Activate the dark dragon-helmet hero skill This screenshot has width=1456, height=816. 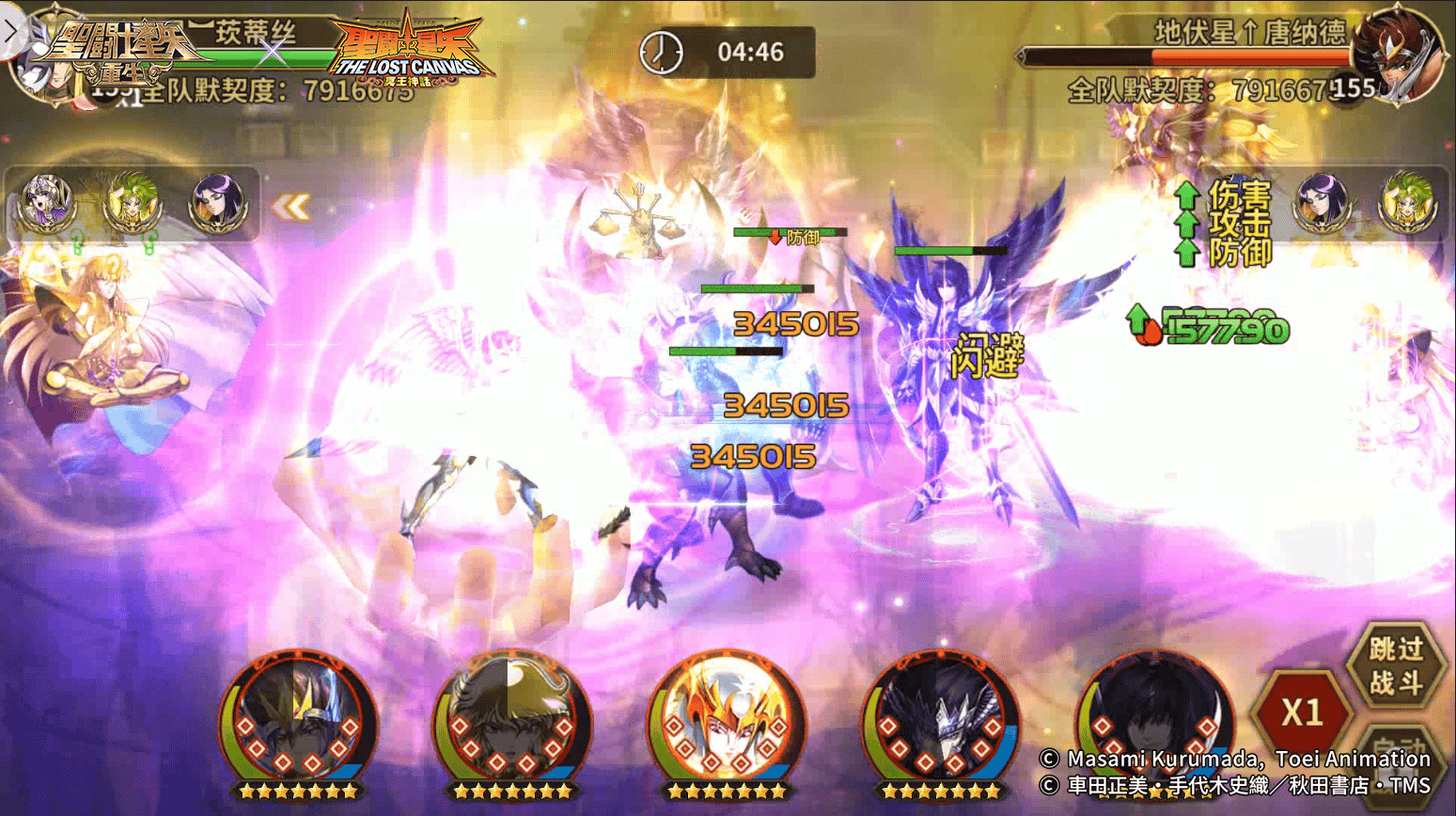tap(940, 719)
